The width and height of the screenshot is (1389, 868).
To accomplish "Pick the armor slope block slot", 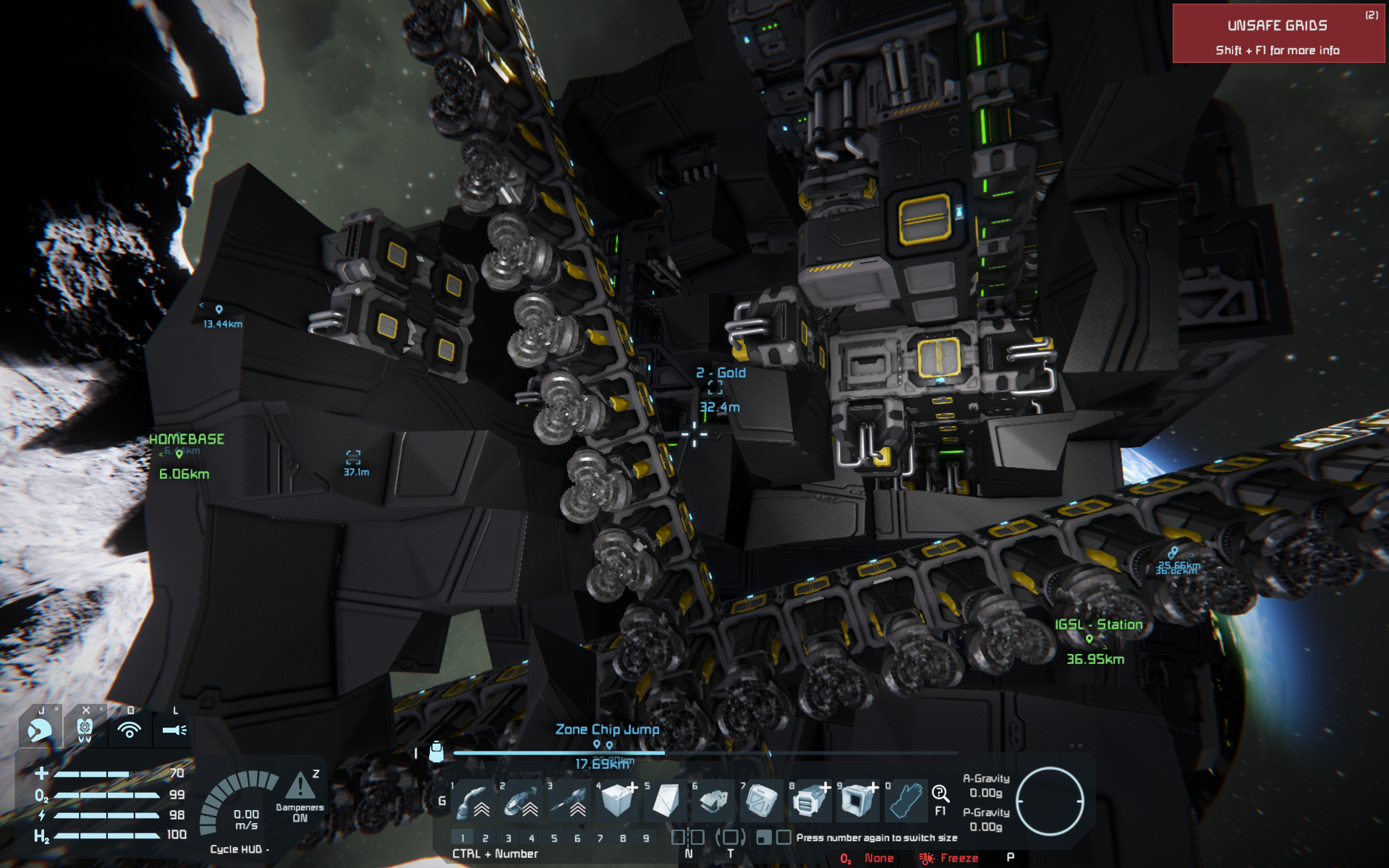I will [x=666, y=801].
